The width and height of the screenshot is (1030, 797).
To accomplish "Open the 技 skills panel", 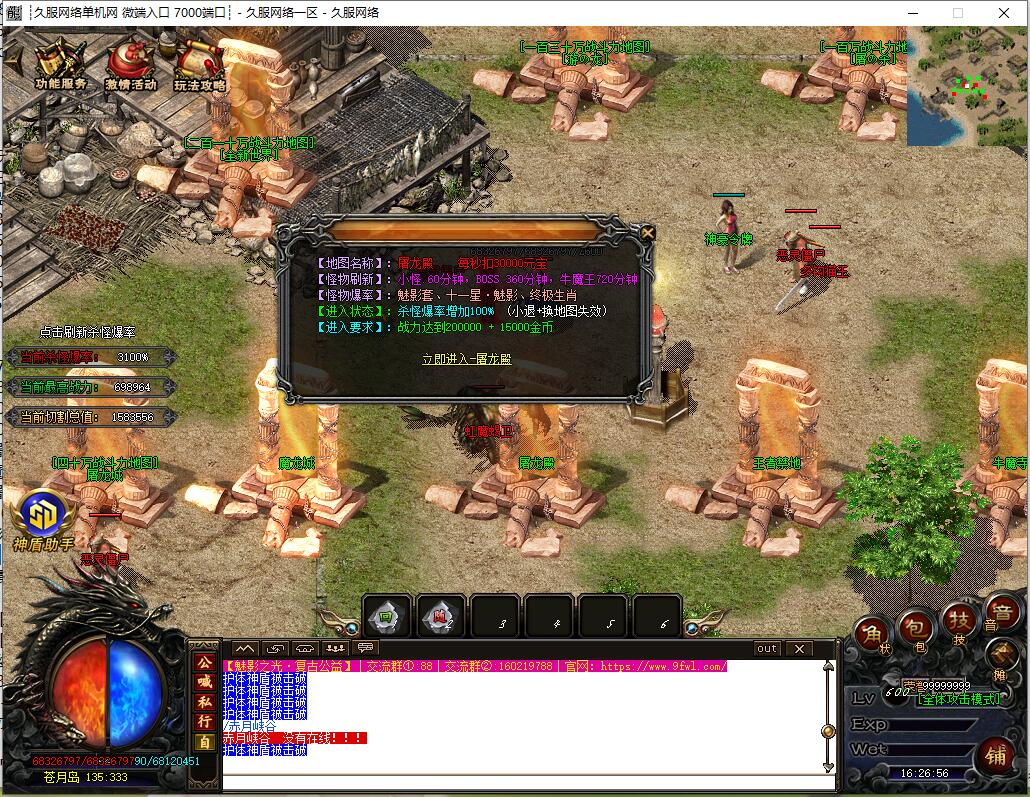I will click(959, 620).
